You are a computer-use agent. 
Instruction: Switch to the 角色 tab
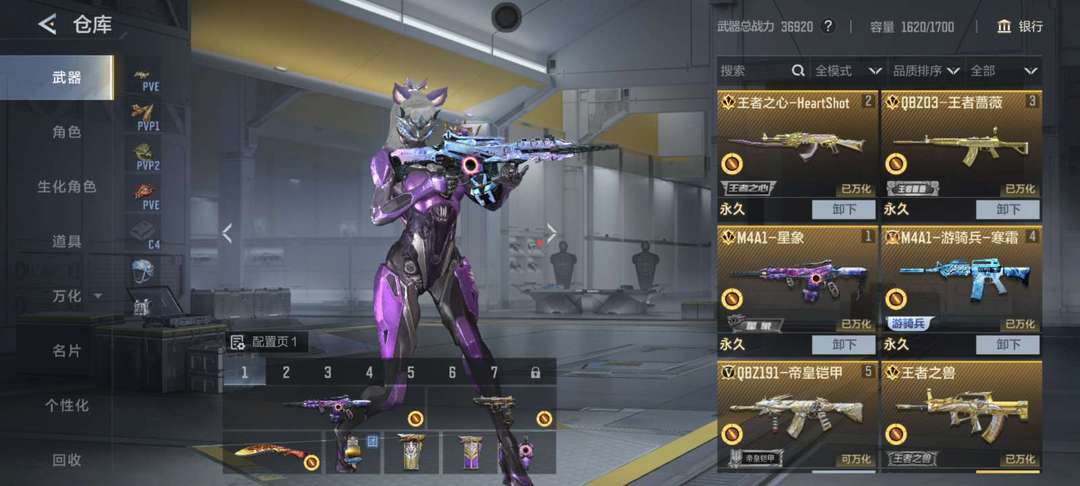coord(66,132)
